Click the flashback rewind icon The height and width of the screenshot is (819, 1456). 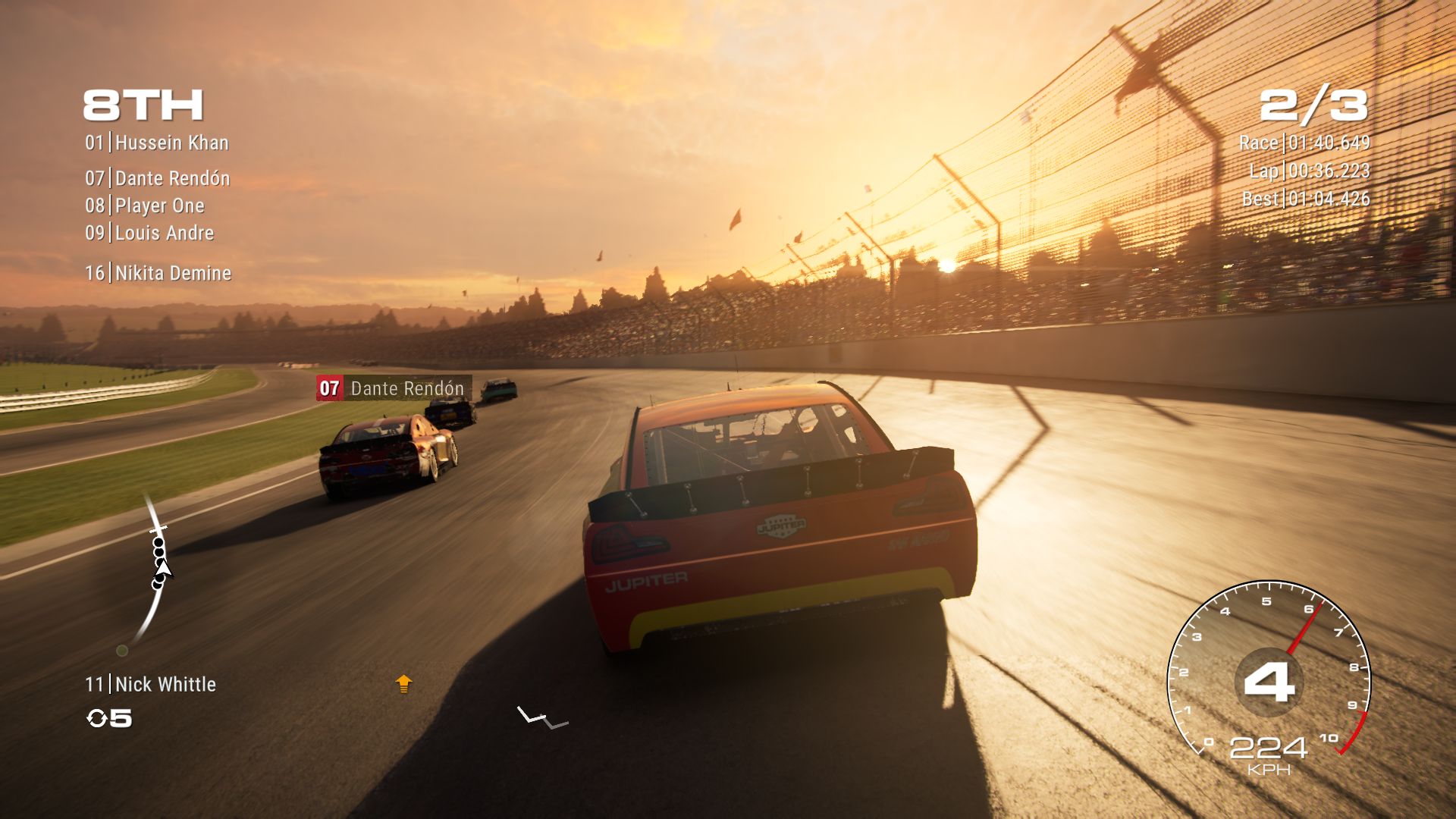pos(97,718)
